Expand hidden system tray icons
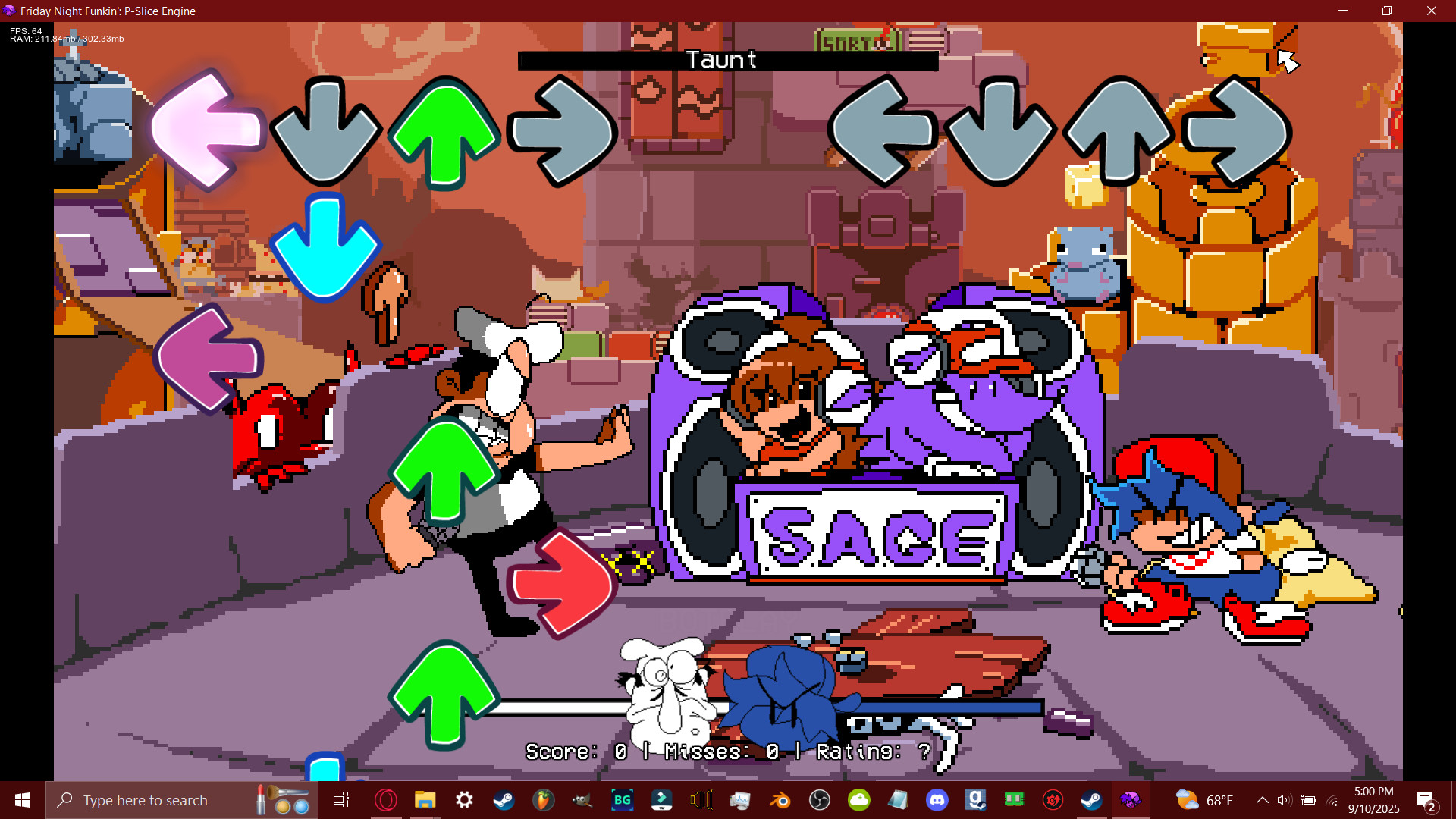 1263,800
